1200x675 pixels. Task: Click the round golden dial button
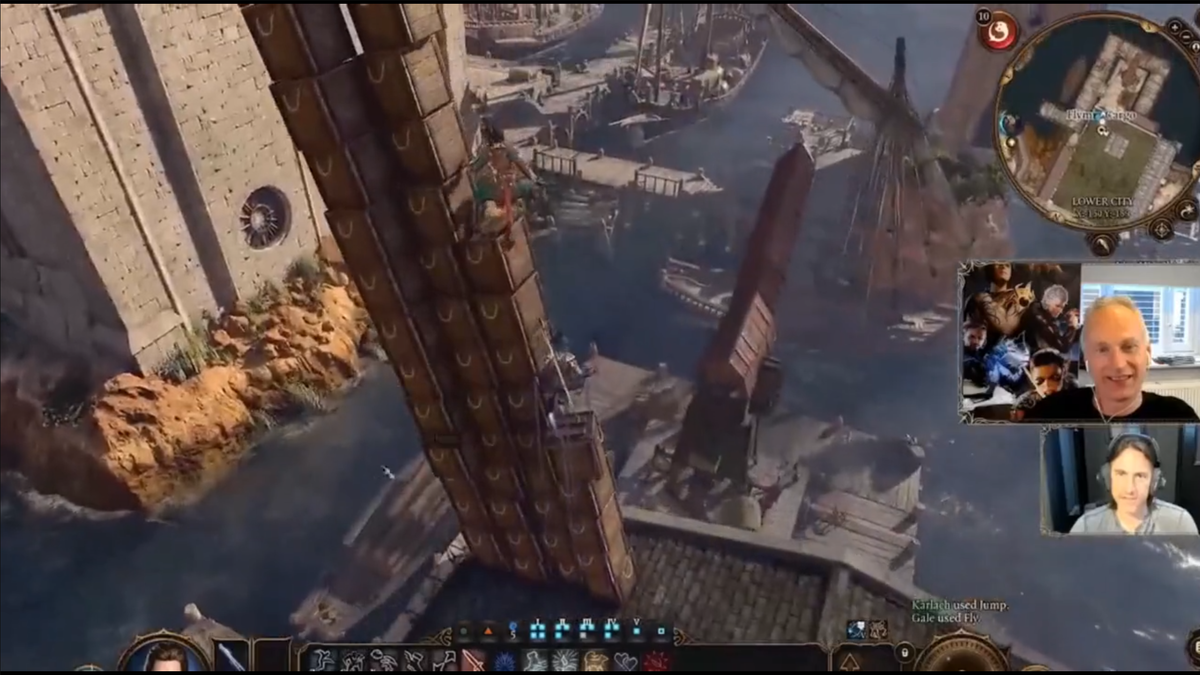click(x=963, y=655)
